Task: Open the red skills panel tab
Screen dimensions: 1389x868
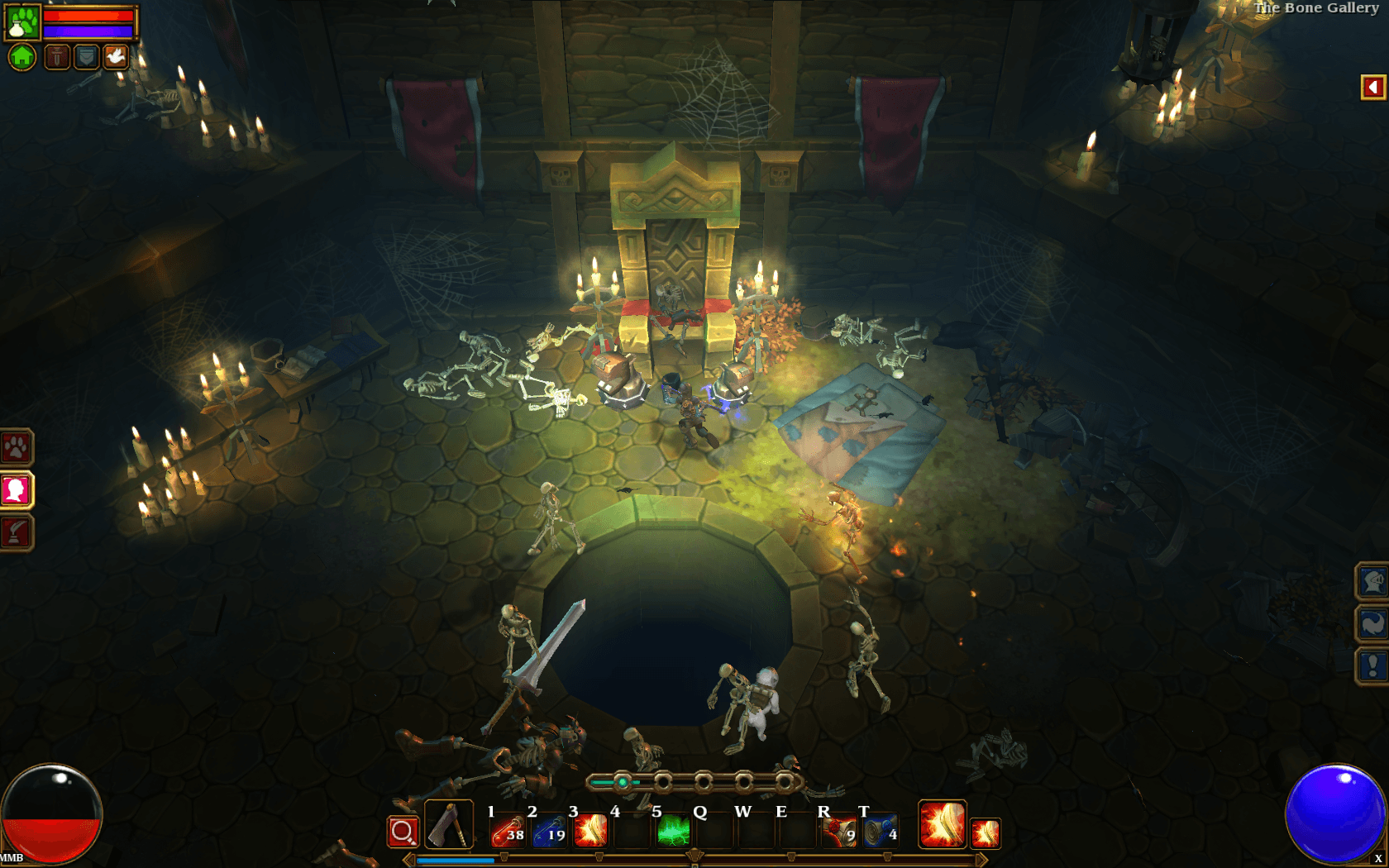Action: [x=16, y=532]
